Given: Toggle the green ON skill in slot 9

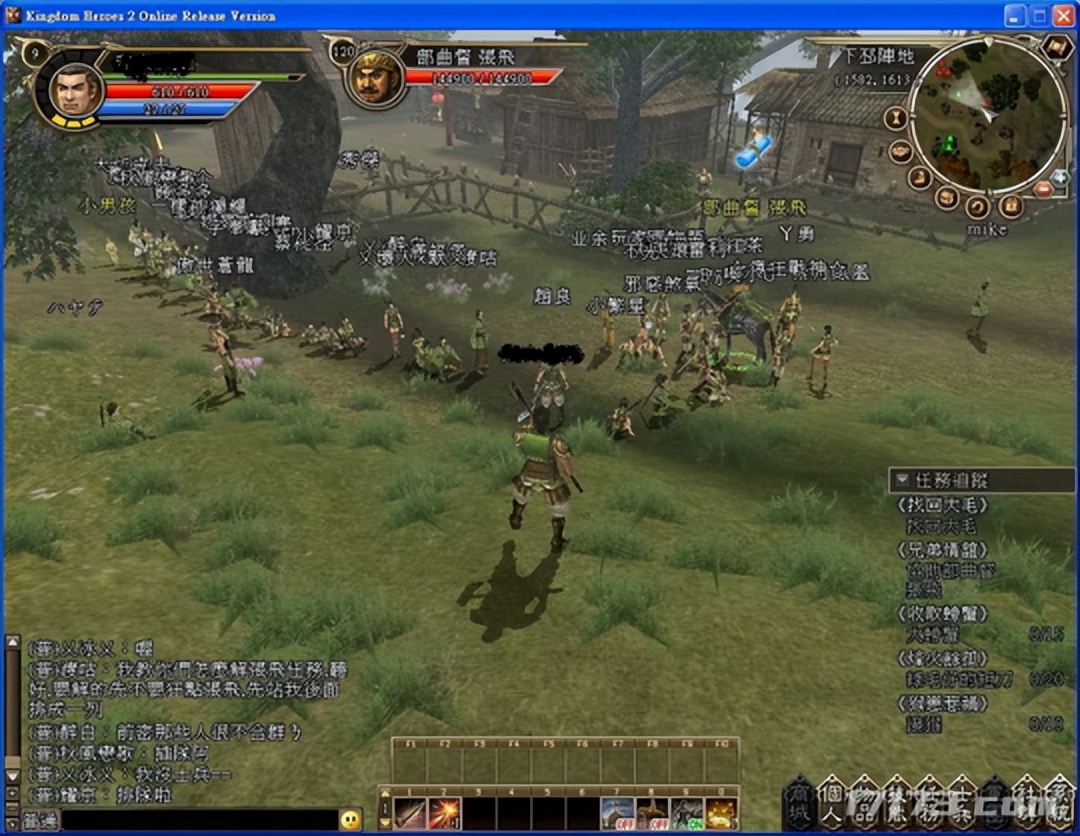Looking at the screenshot, I should pos(686,813).
